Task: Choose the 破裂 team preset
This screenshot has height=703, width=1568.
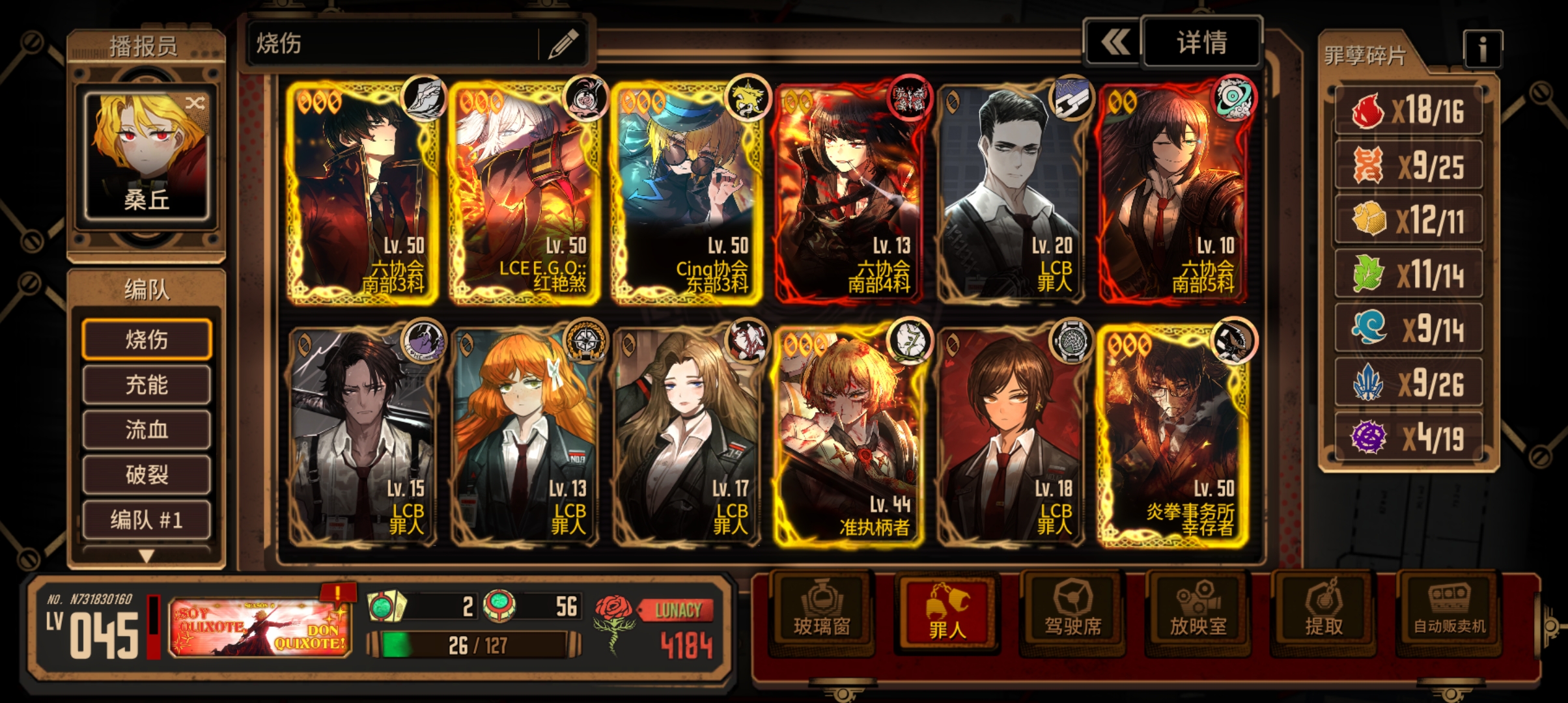Action: click(x=147, y=475)
